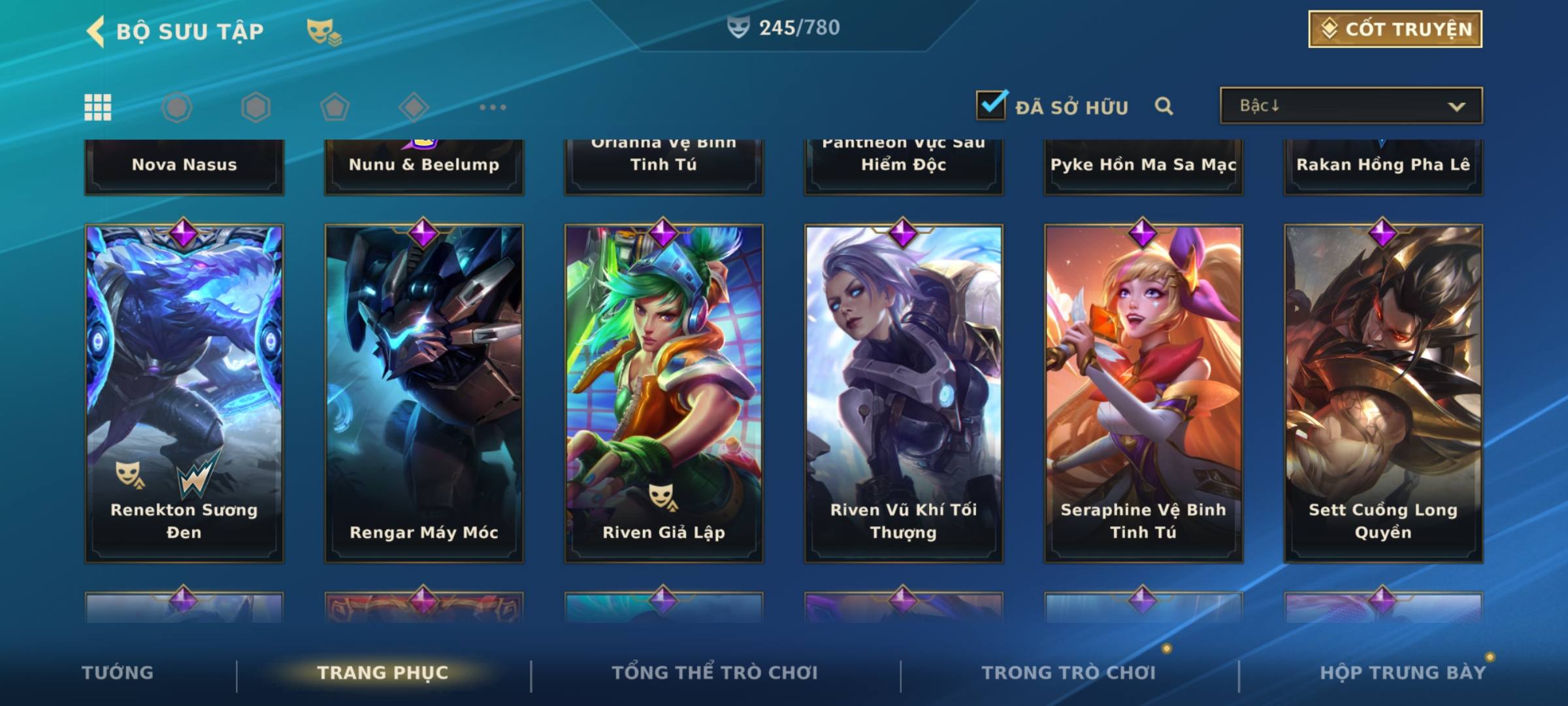Screen dimensions: 1568x706
Task: Open Seraphine Vệ Binh Tinh Tú skin
Action: (x=1143, y=392)
